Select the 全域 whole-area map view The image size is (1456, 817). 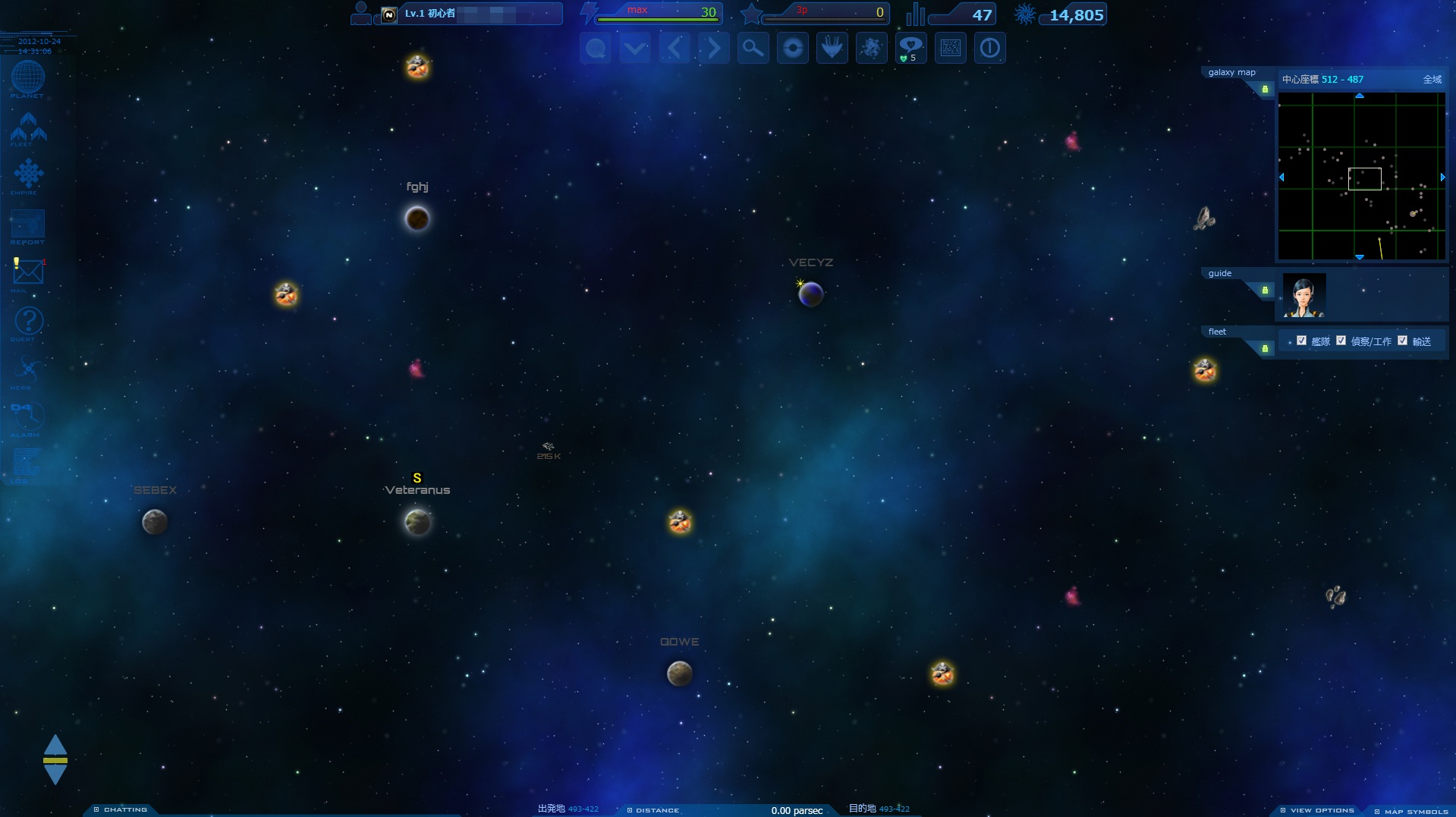pos(1432,80)
